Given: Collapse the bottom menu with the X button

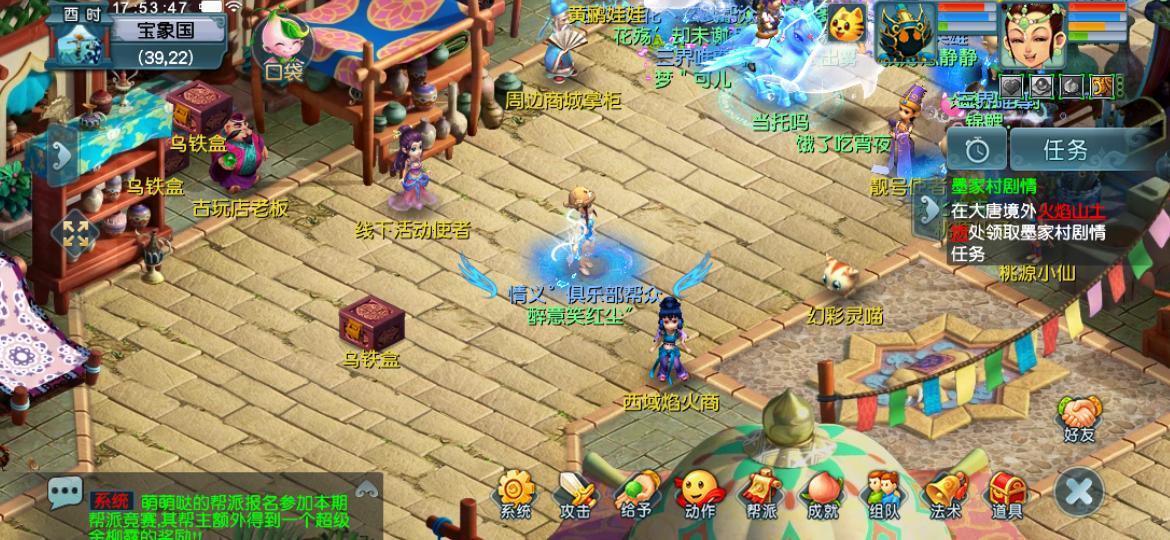Looking at the screenshot, I should [1079, 492].
